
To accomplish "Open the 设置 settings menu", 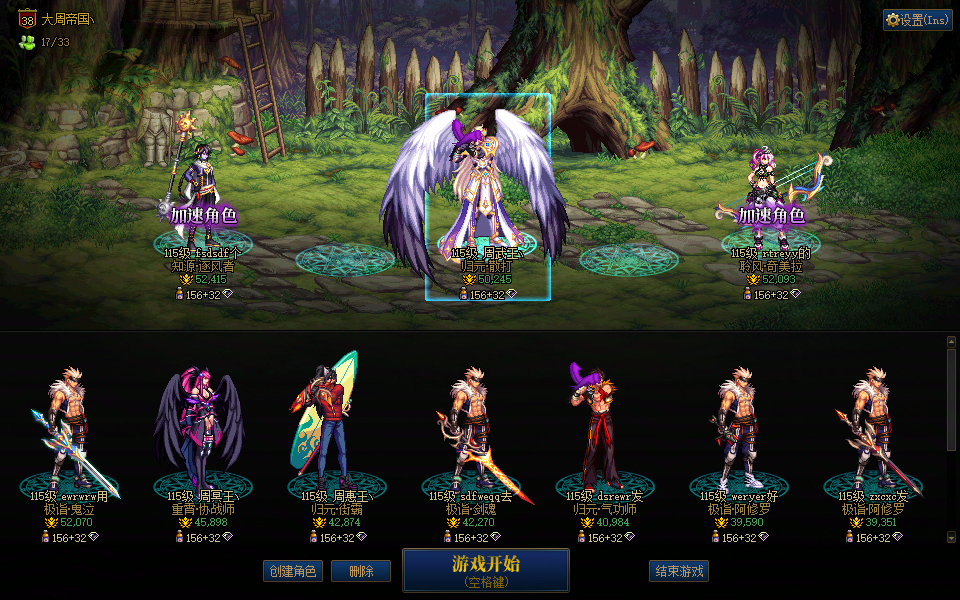I will 917,20.
